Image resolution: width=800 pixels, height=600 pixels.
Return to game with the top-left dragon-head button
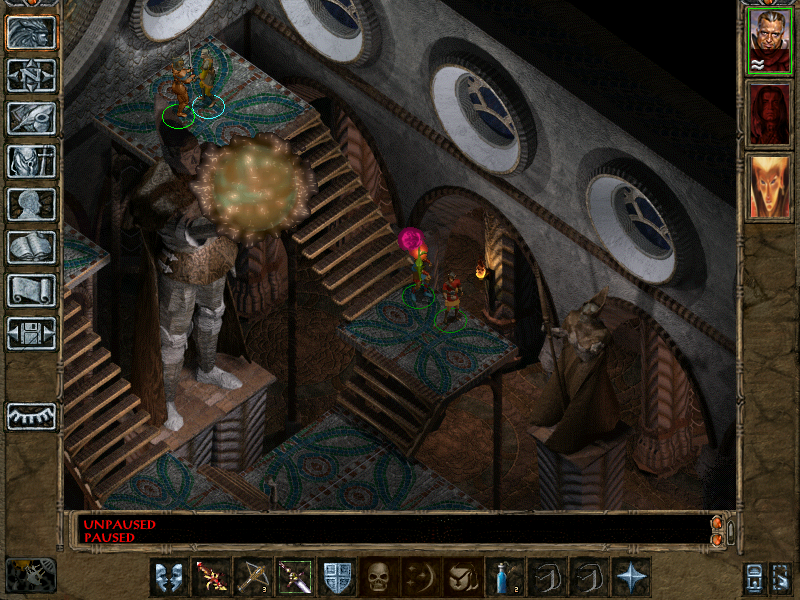coord(31,32)
